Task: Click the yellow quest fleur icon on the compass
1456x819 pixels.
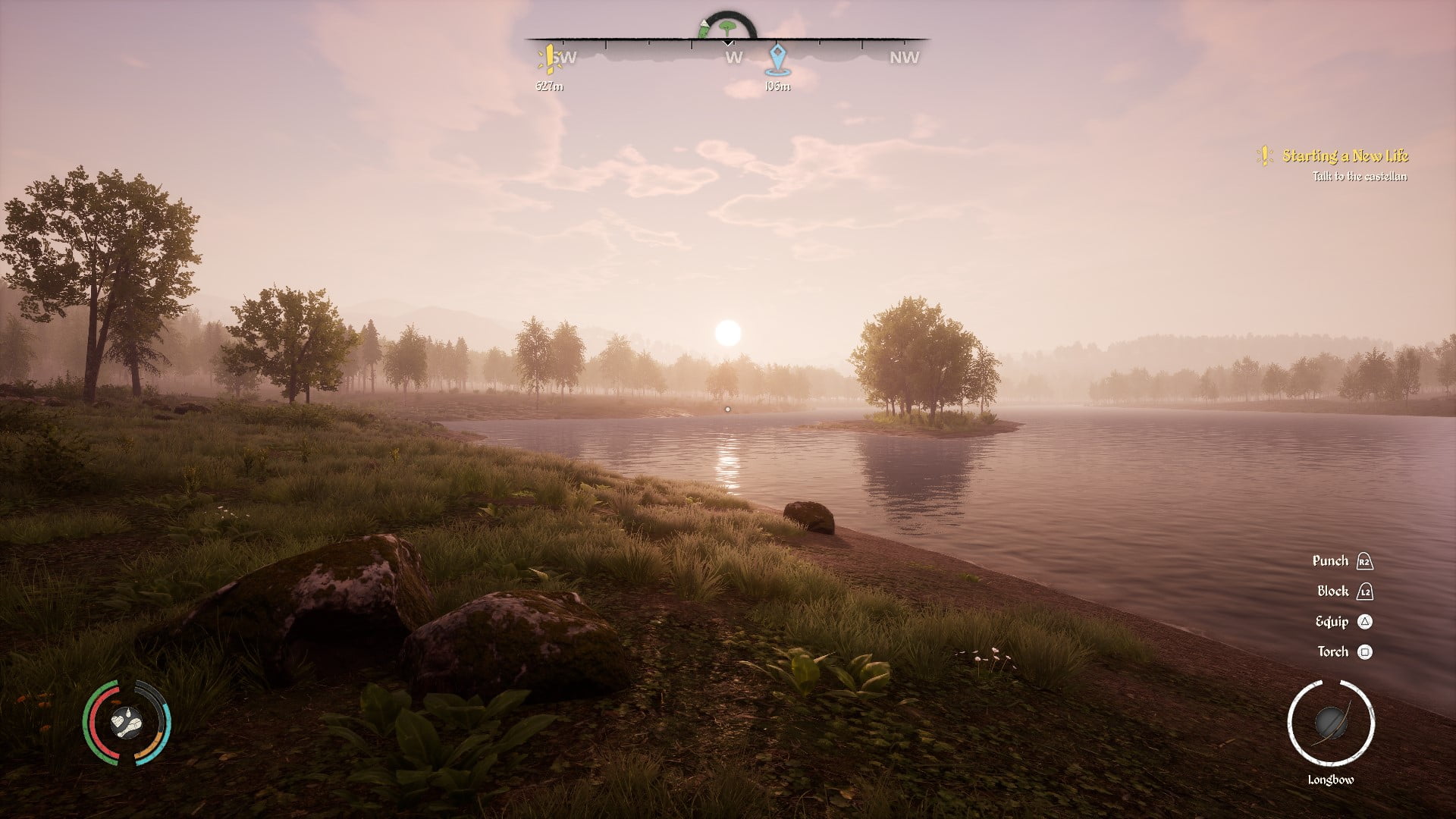Action: click(x=549, y=58)
